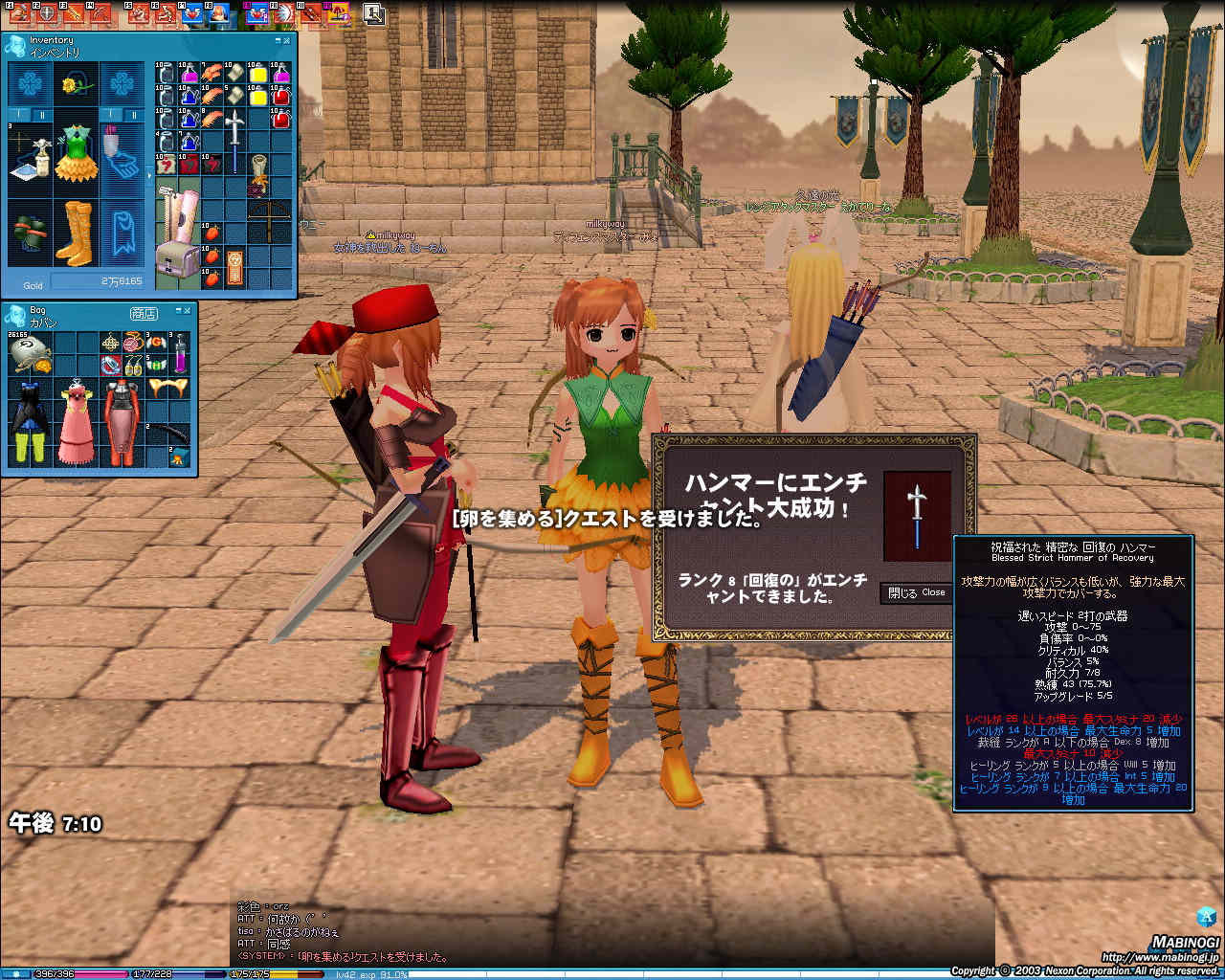Open the Bag's 商店 shop button
This screenshot has height=980, width=1225.
pos(144,313)
